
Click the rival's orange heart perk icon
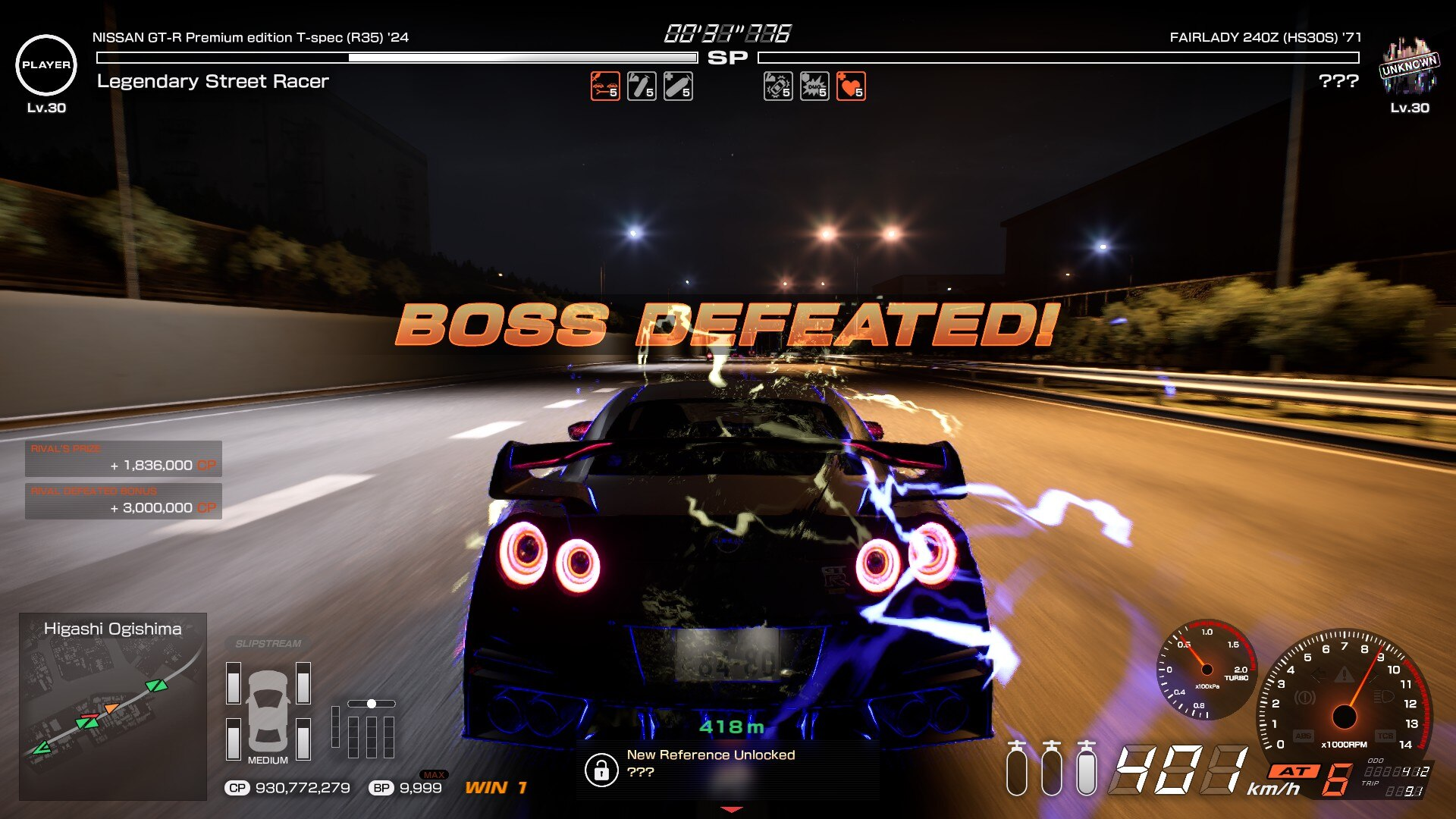[851, 86]
